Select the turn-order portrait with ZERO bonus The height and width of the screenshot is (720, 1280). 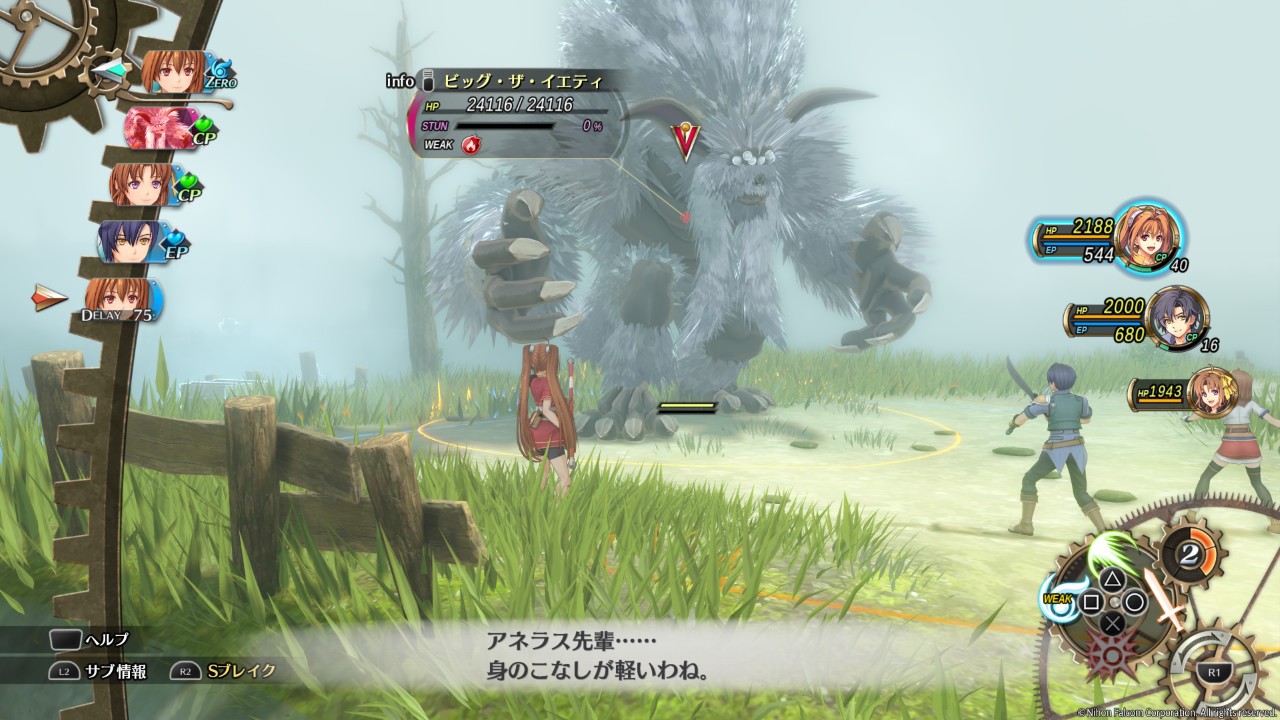coord(173,72)
